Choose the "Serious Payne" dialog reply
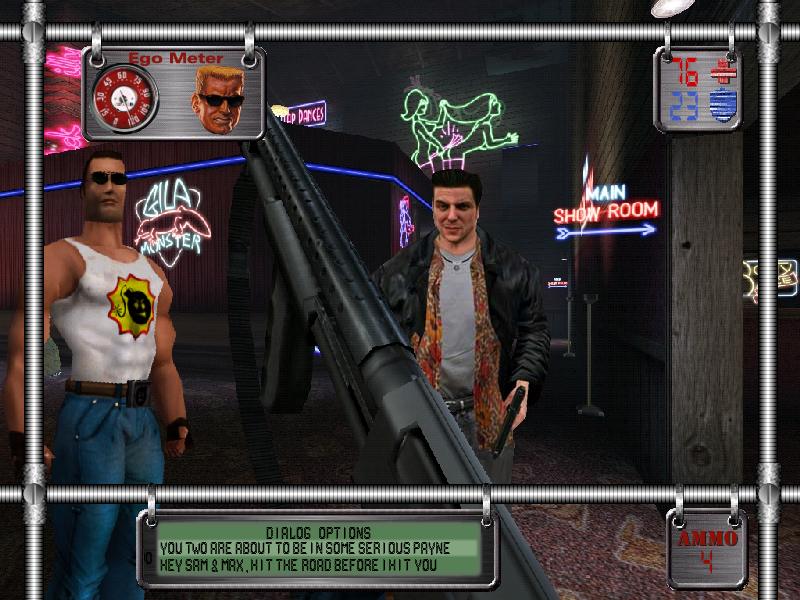Screen dimensions: 800x600 pos(305,548)
